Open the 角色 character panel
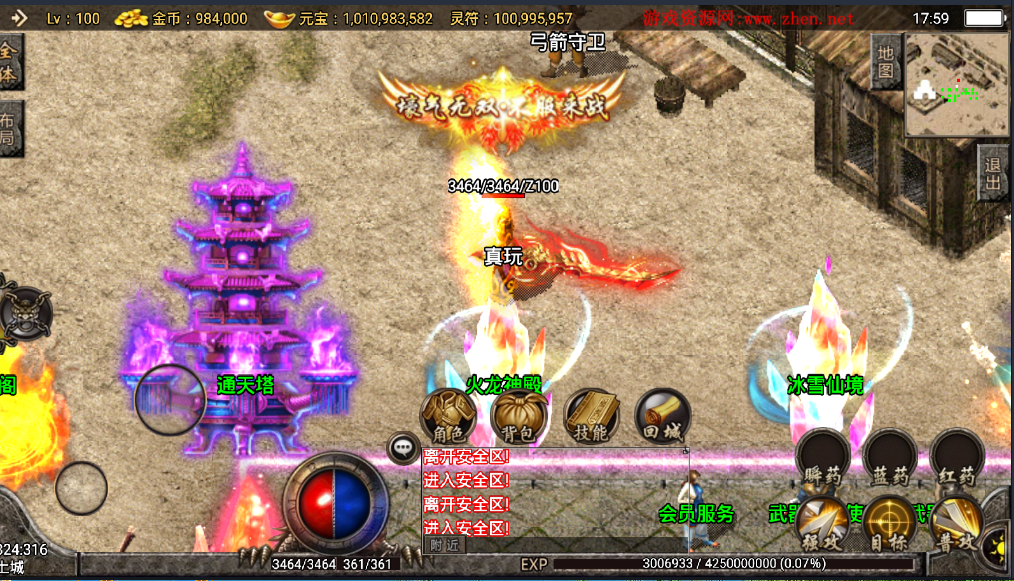 coord(447,416)
